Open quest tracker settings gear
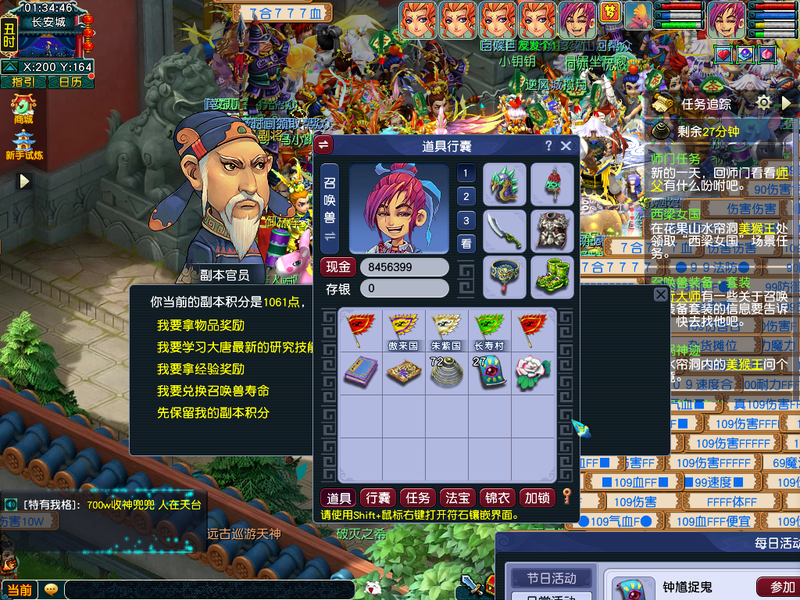The height and width of the screenshot is (600, 800). [764, 103]
